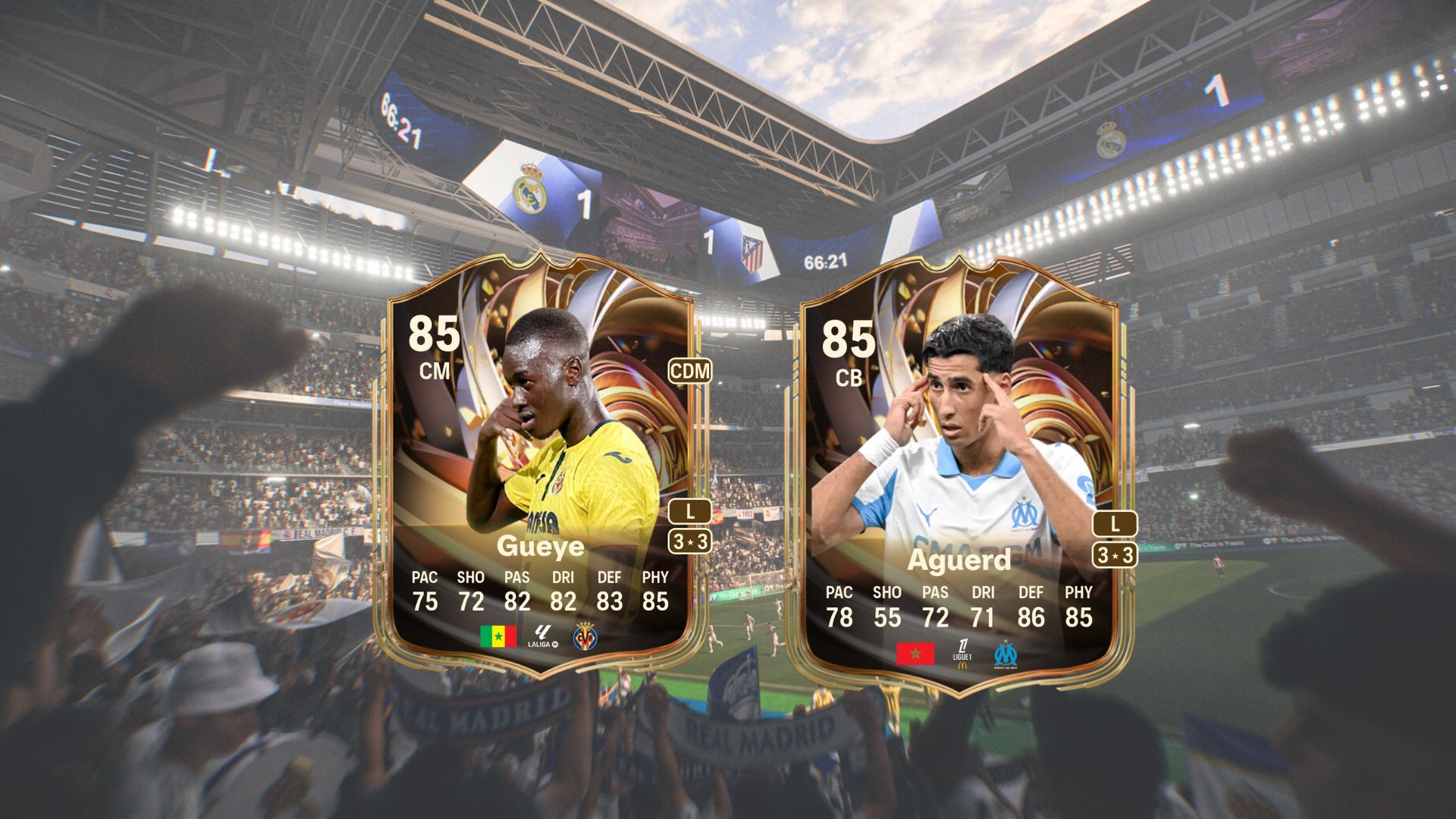The image size is (1456, 819).
Task: Toggle Gueye's CDM alternate position badge
Action: (x=692, y=372)
